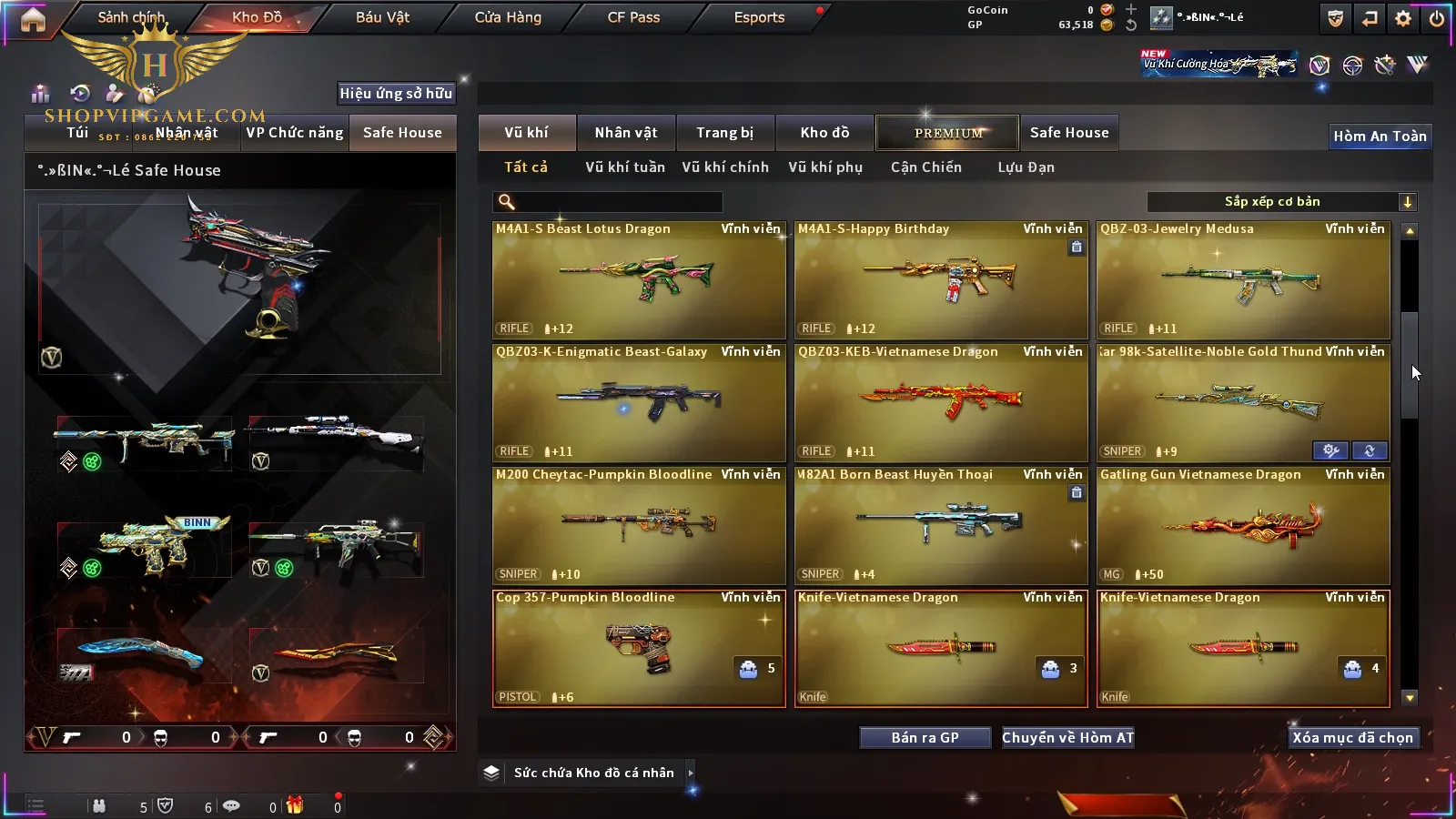Switch to the Esports menu
The image size is (1456, 819).
tap(759, 17)
